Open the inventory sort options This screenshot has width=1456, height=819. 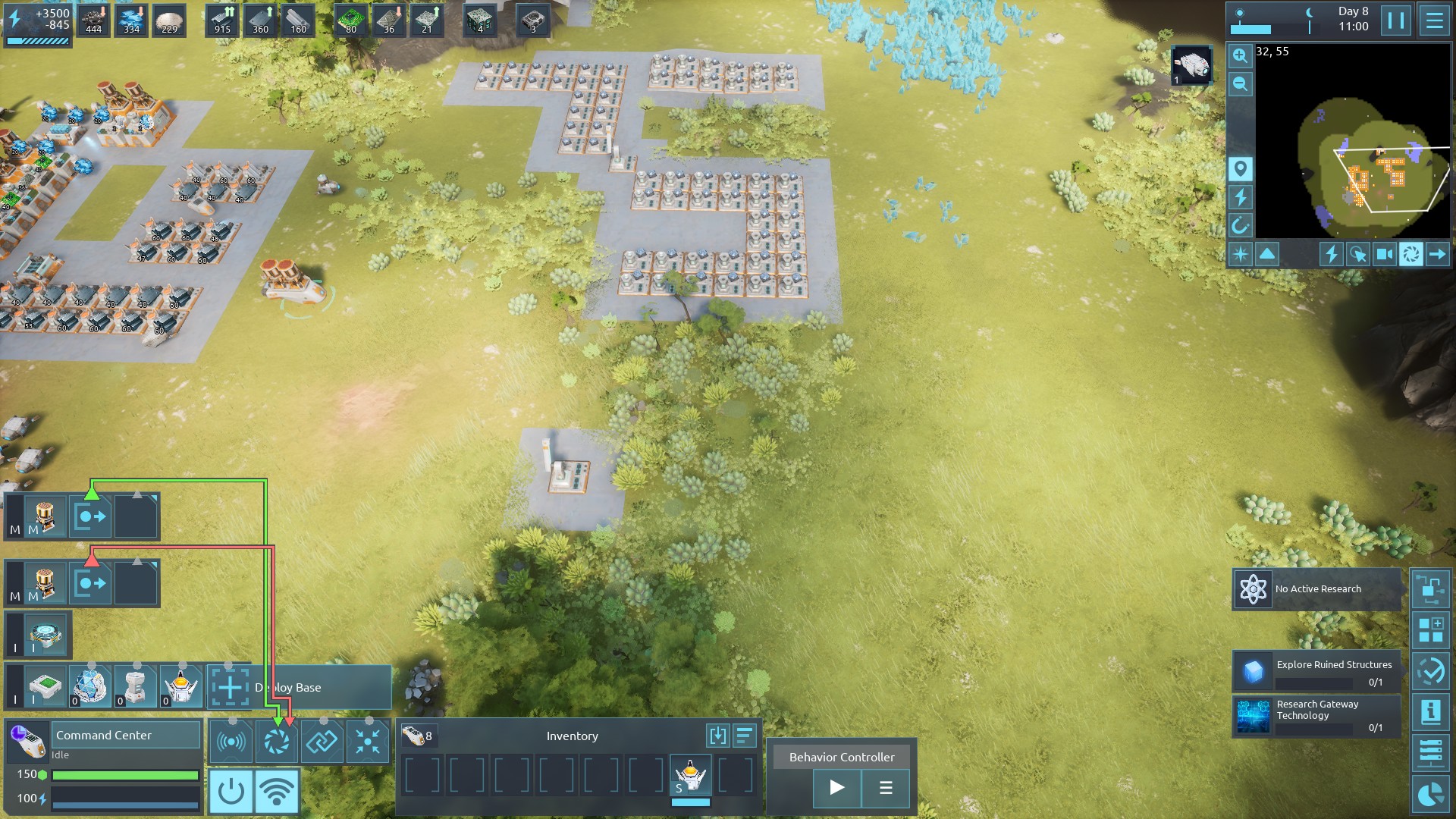coord(745,736)
